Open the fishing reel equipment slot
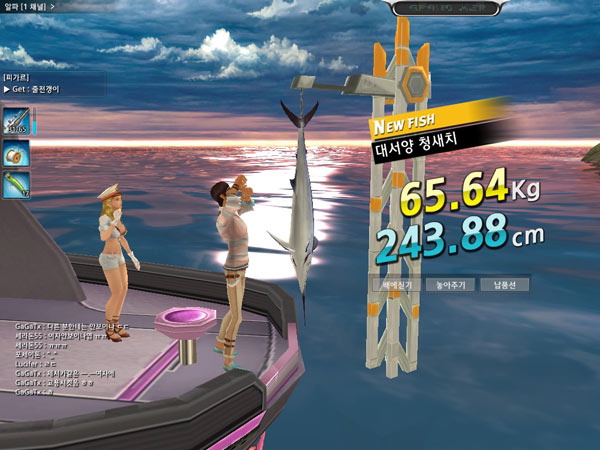 pyautogui.click(x=15, y=153)
